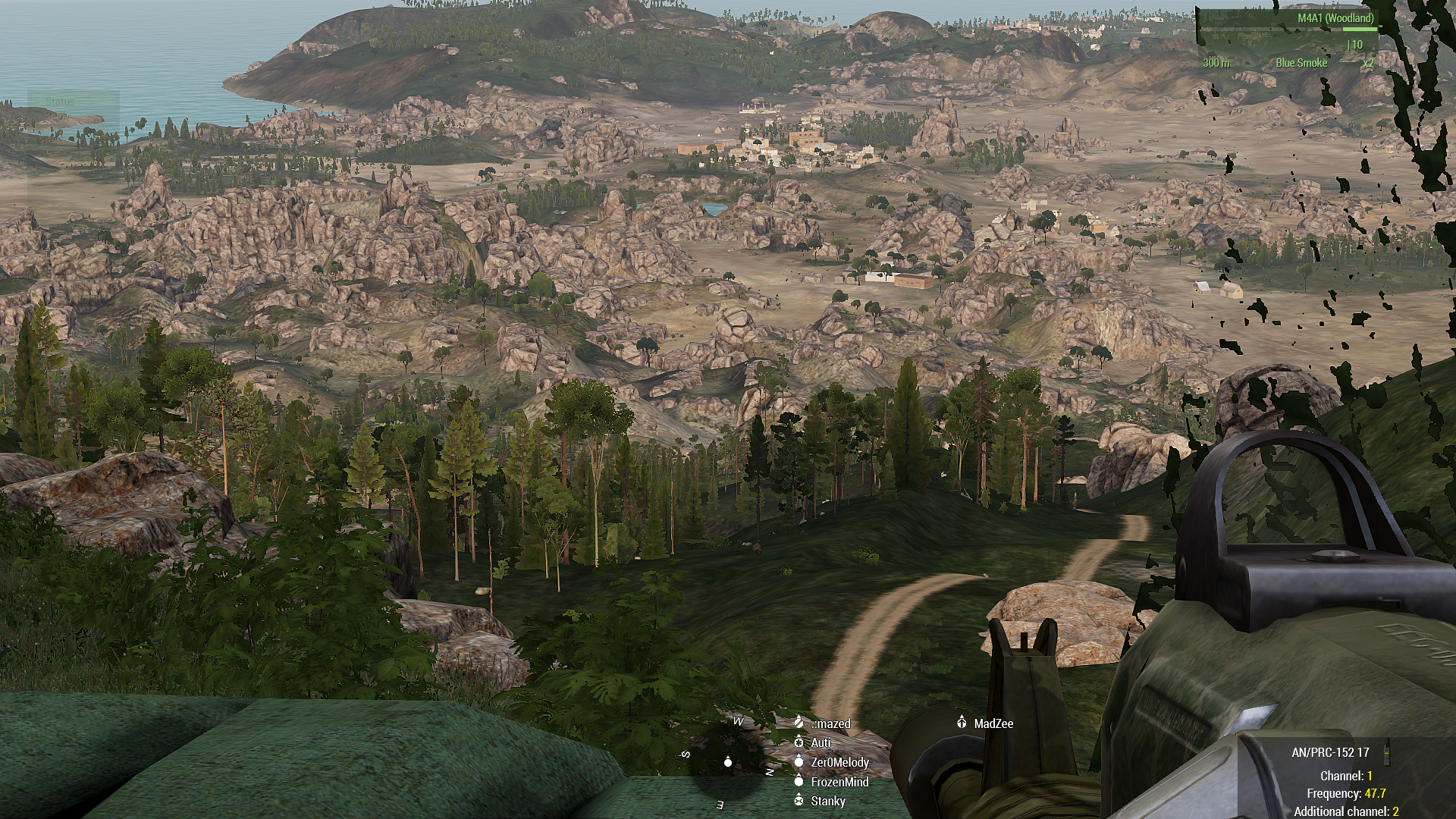Select the Blue Smoke grenade entry
The height and width of the screenshot is (819, 1456).
point(1301,63)
